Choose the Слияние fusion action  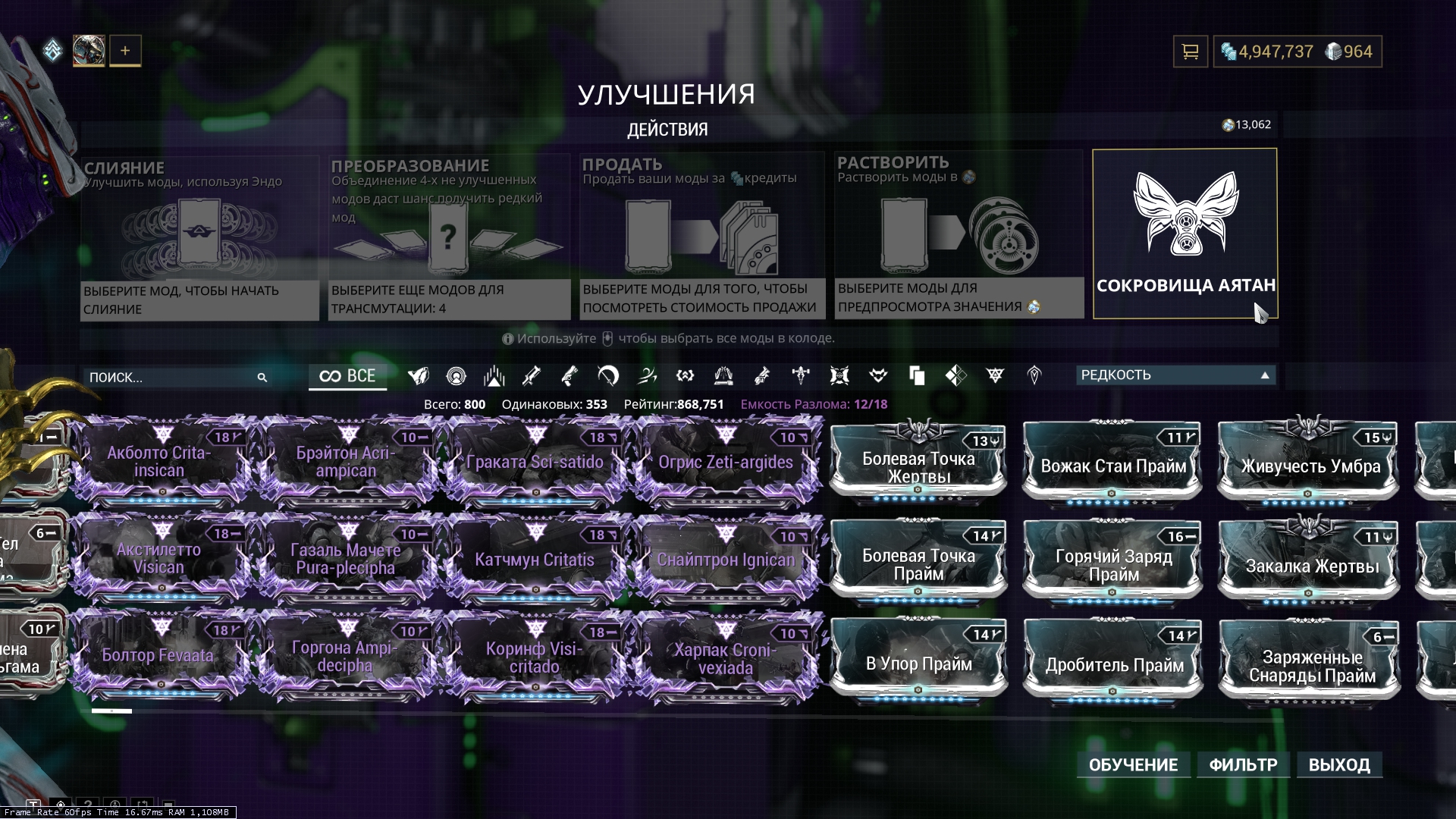coord(199,237)
